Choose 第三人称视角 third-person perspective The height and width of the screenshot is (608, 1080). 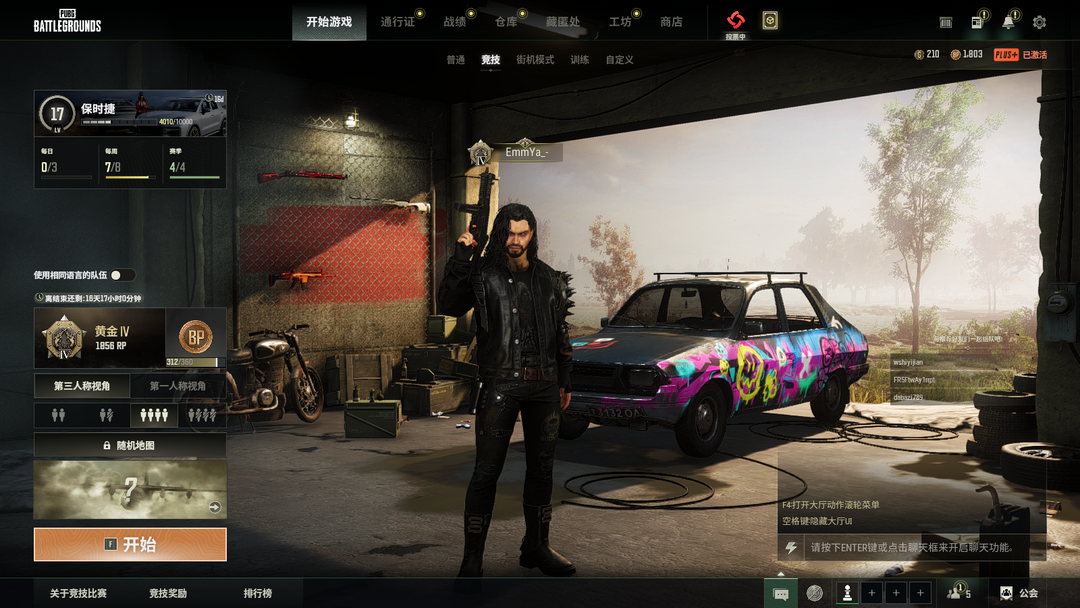point(82,386)
